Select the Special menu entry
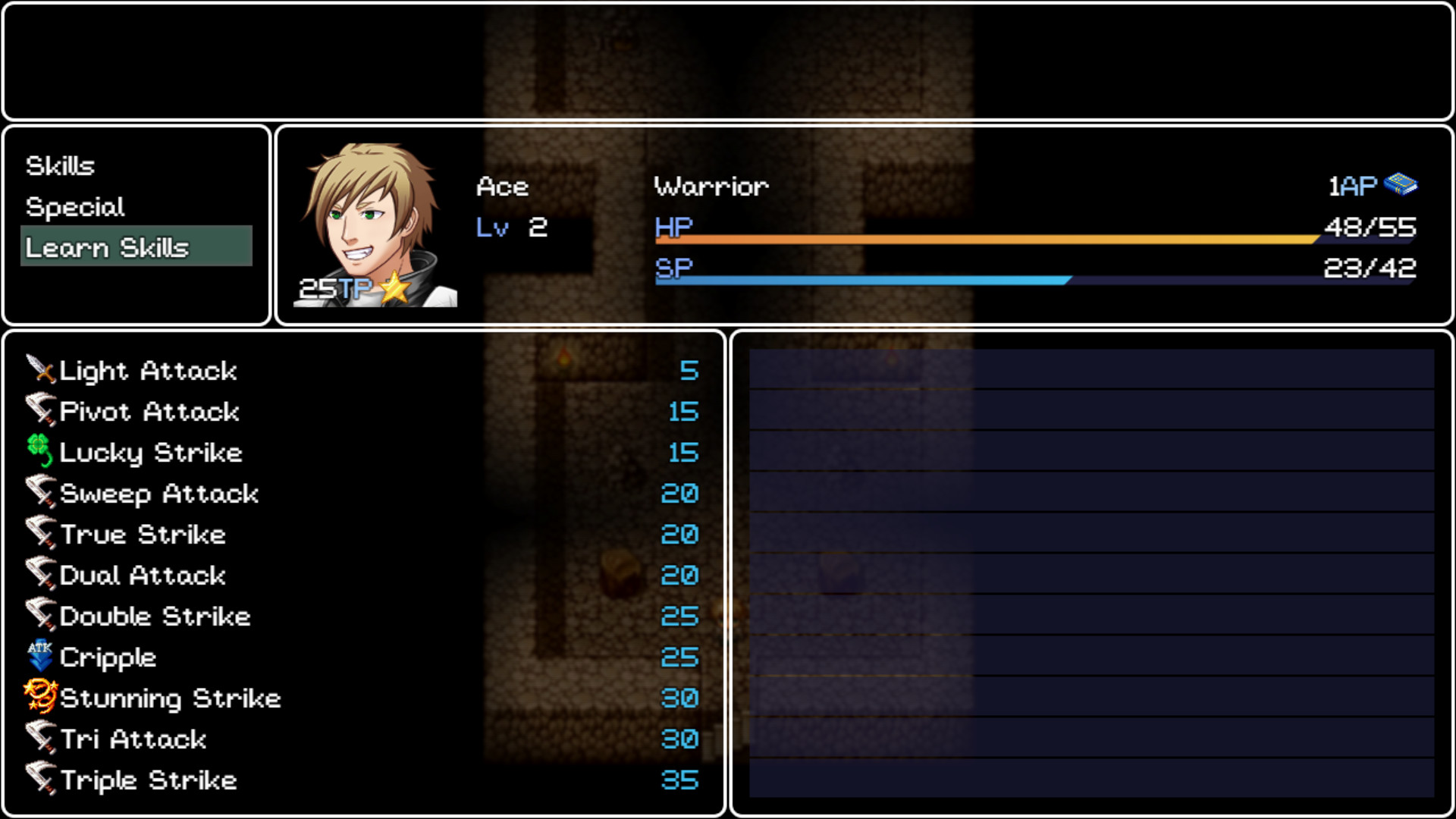This screenshot has height=819, width=1456. pyautogui.click(x=74, y=206)
